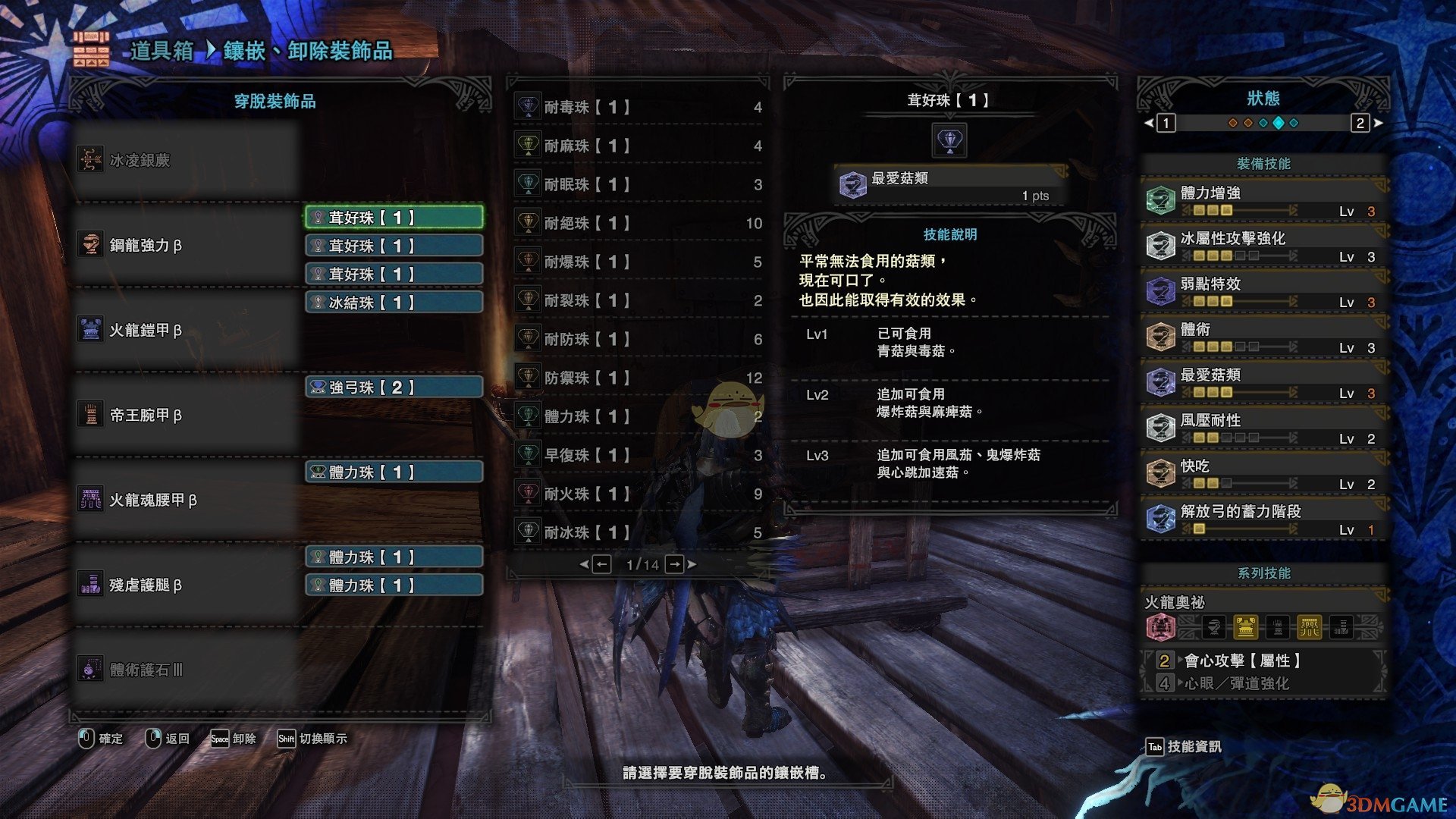
Task: Pick 耐毒珠【1】 from the jewel list
Action: coord(639,108)
